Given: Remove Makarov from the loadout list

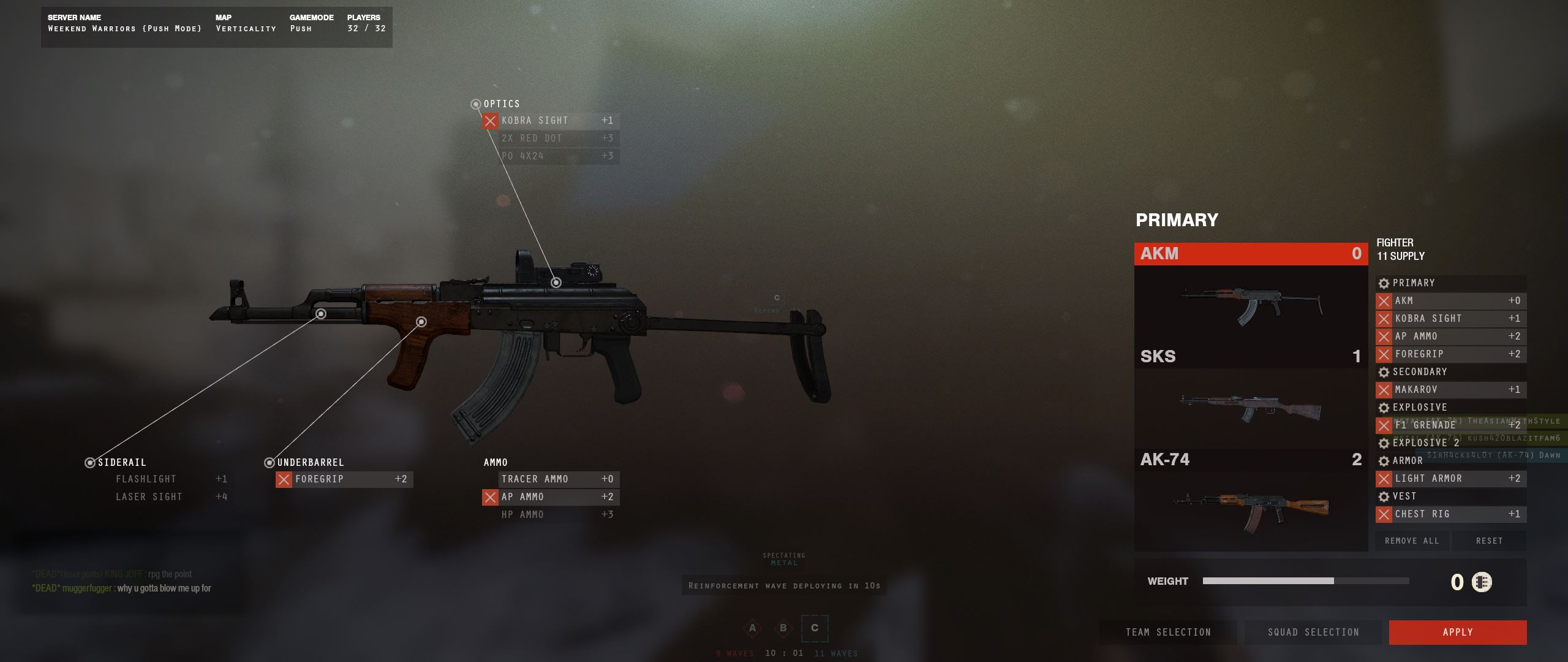Looking at the screenshot, I should coord(1384,390).
